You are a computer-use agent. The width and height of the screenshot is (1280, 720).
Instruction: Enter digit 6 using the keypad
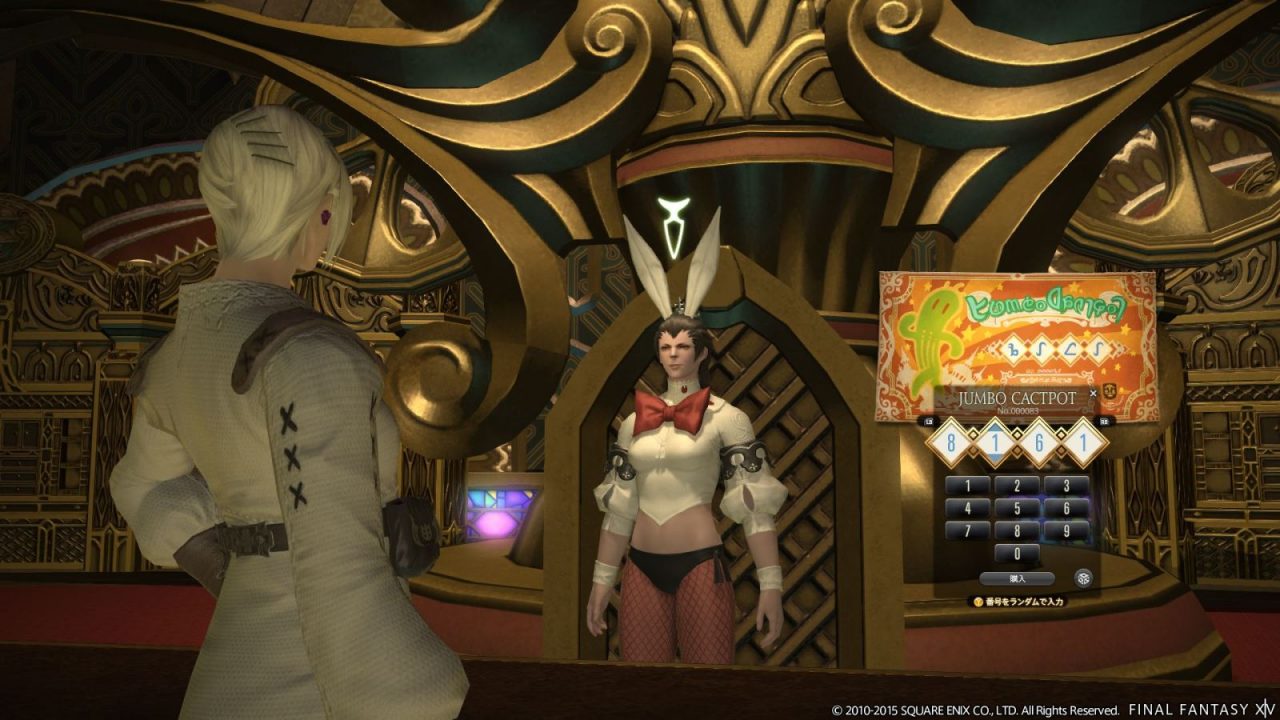[1066, 508]
